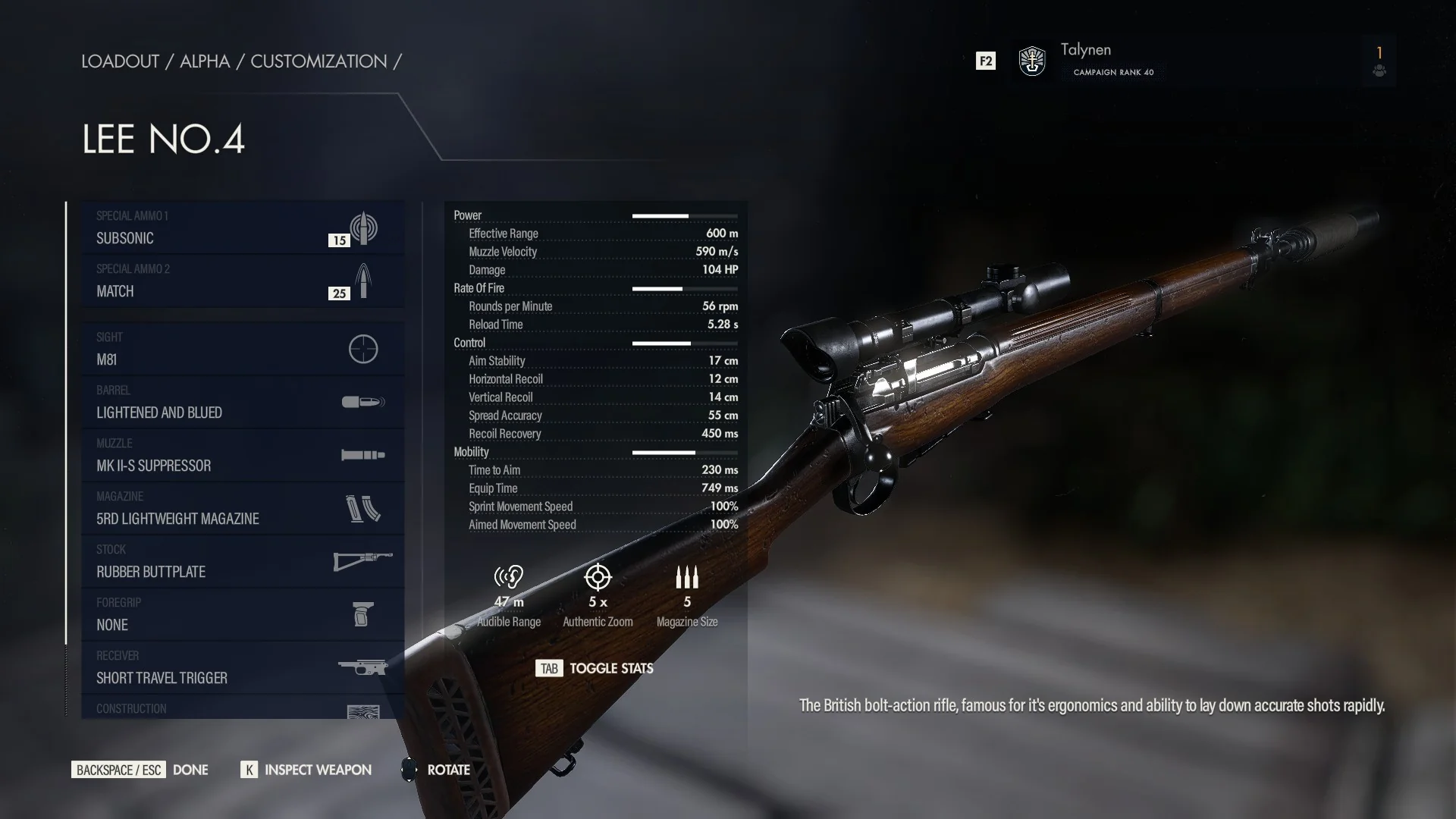
Task: Choose the 5RD Lightweight Magazine slot
Action: (x=242, y=509)
